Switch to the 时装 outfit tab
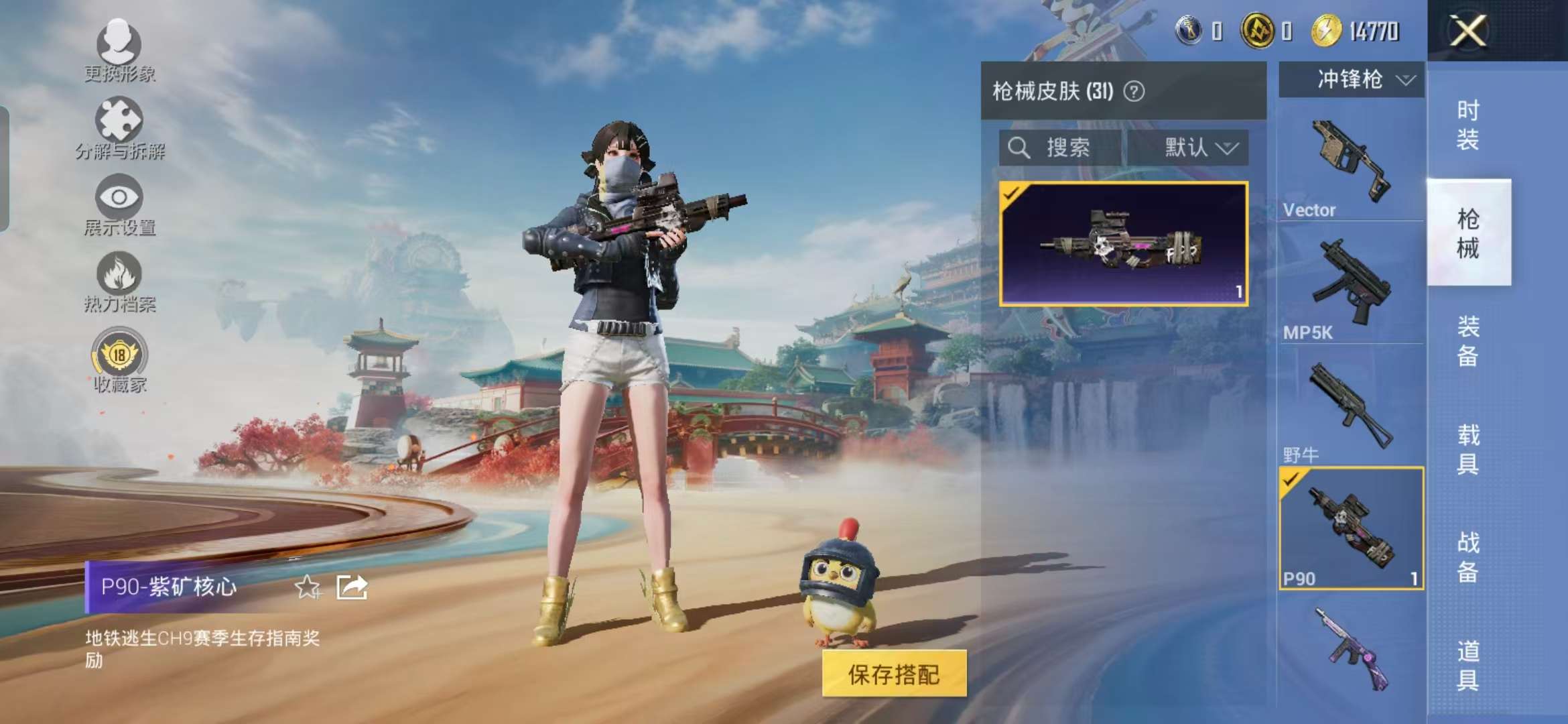The width and height of the screenshot is (1568, 724). 1469,124
